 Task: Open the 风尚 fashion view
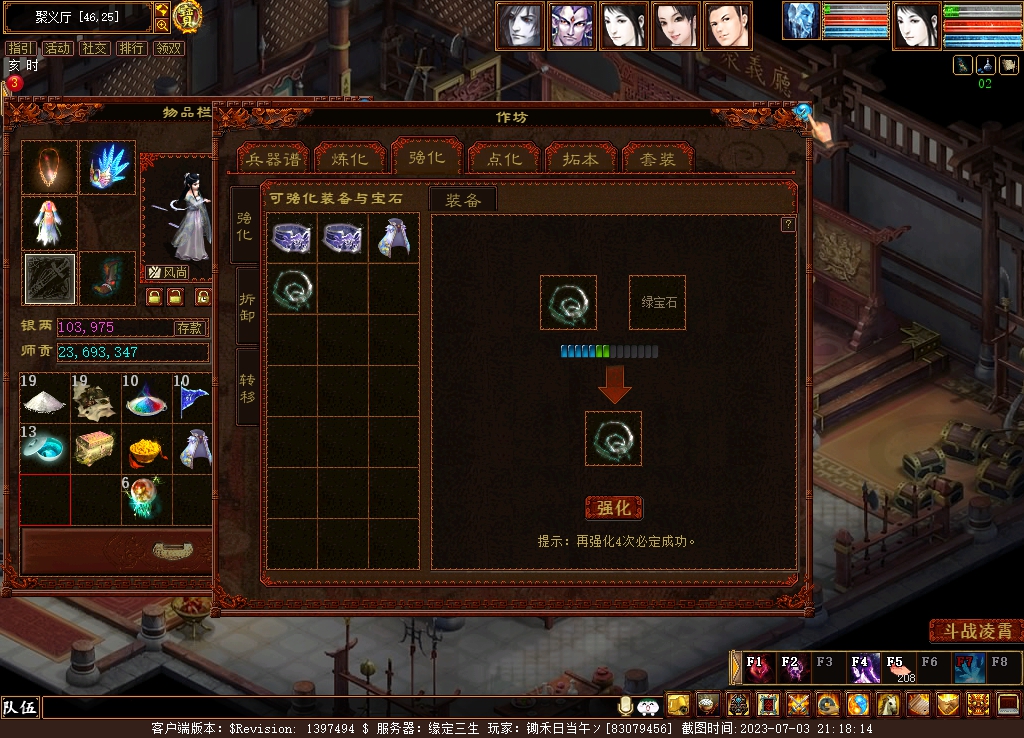[168, 272]
